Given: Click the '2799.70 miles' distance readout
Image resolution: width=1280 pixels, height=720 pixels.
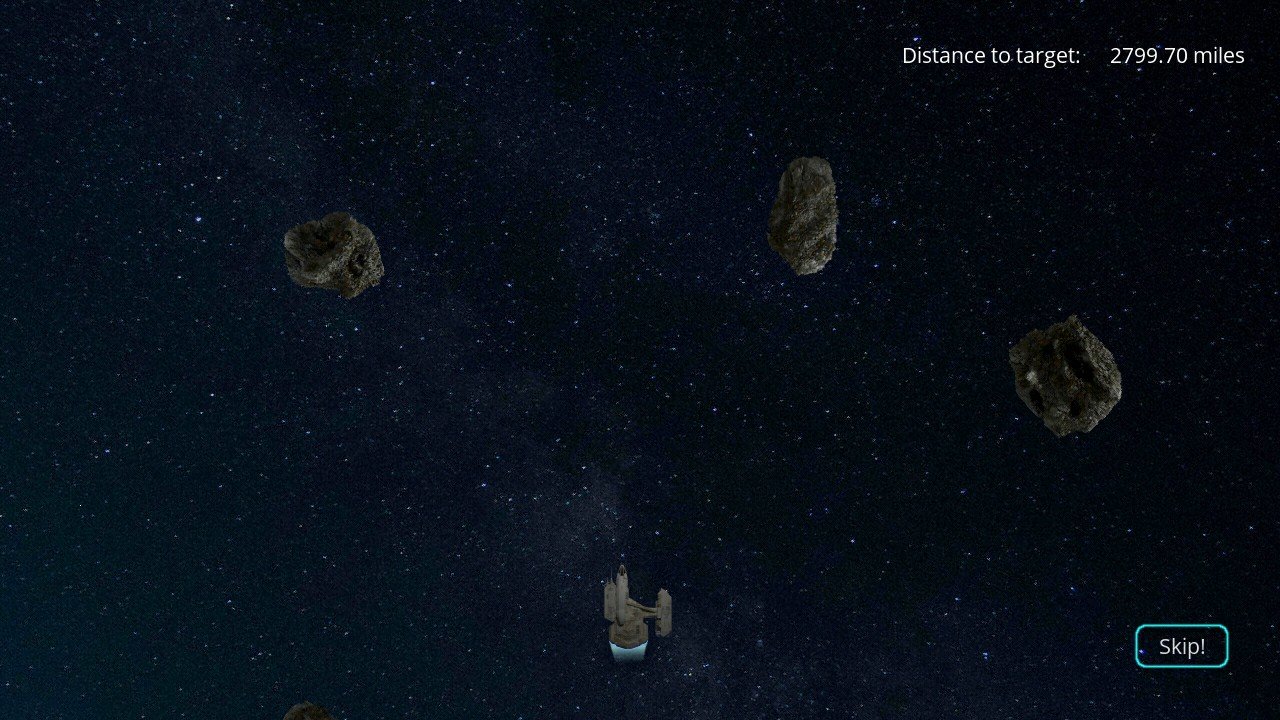Looking at the screenshot, I should point(1176,55).
